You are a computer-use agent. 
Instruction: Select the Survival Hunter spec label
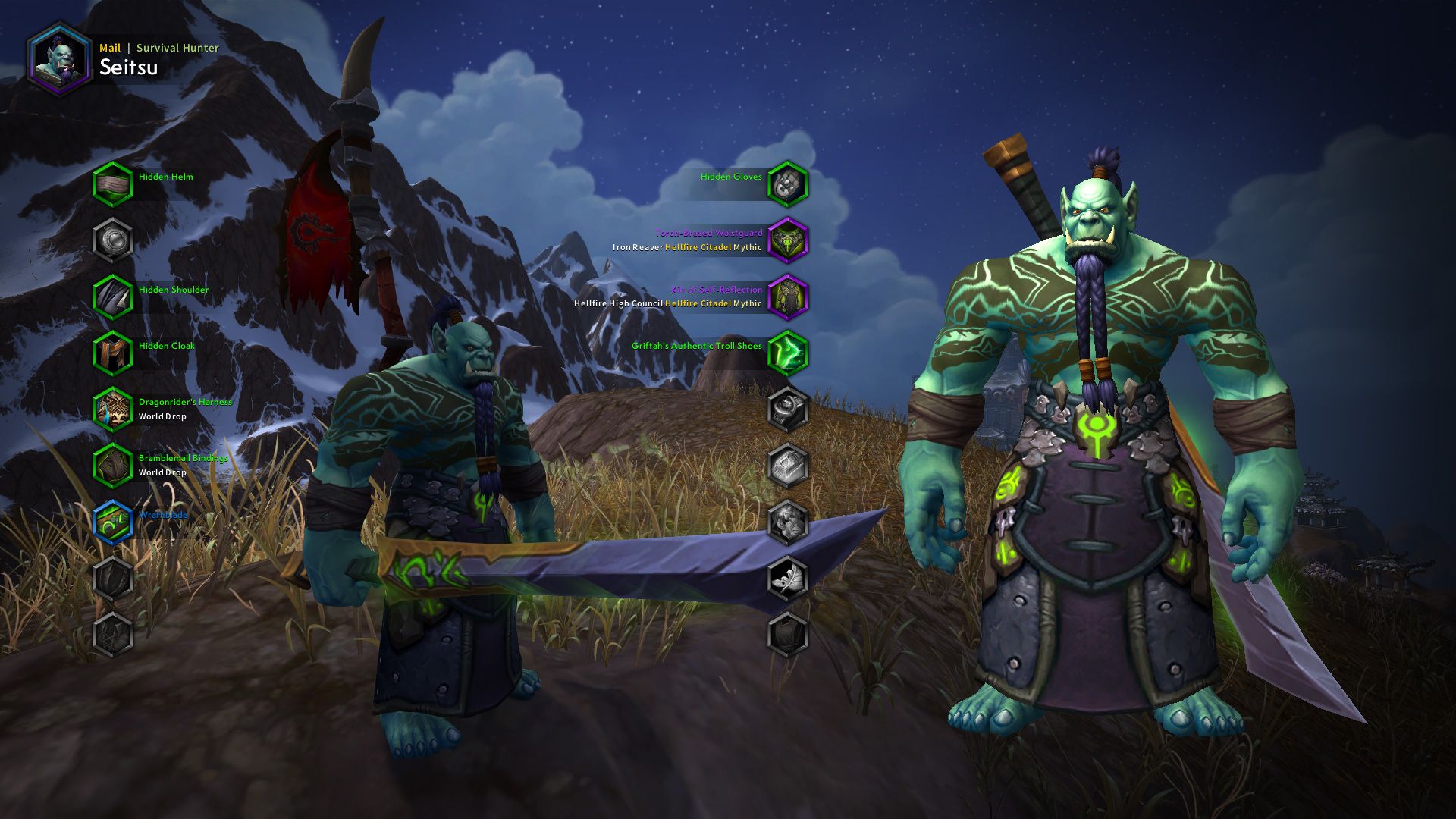click(x=178, y=47)
